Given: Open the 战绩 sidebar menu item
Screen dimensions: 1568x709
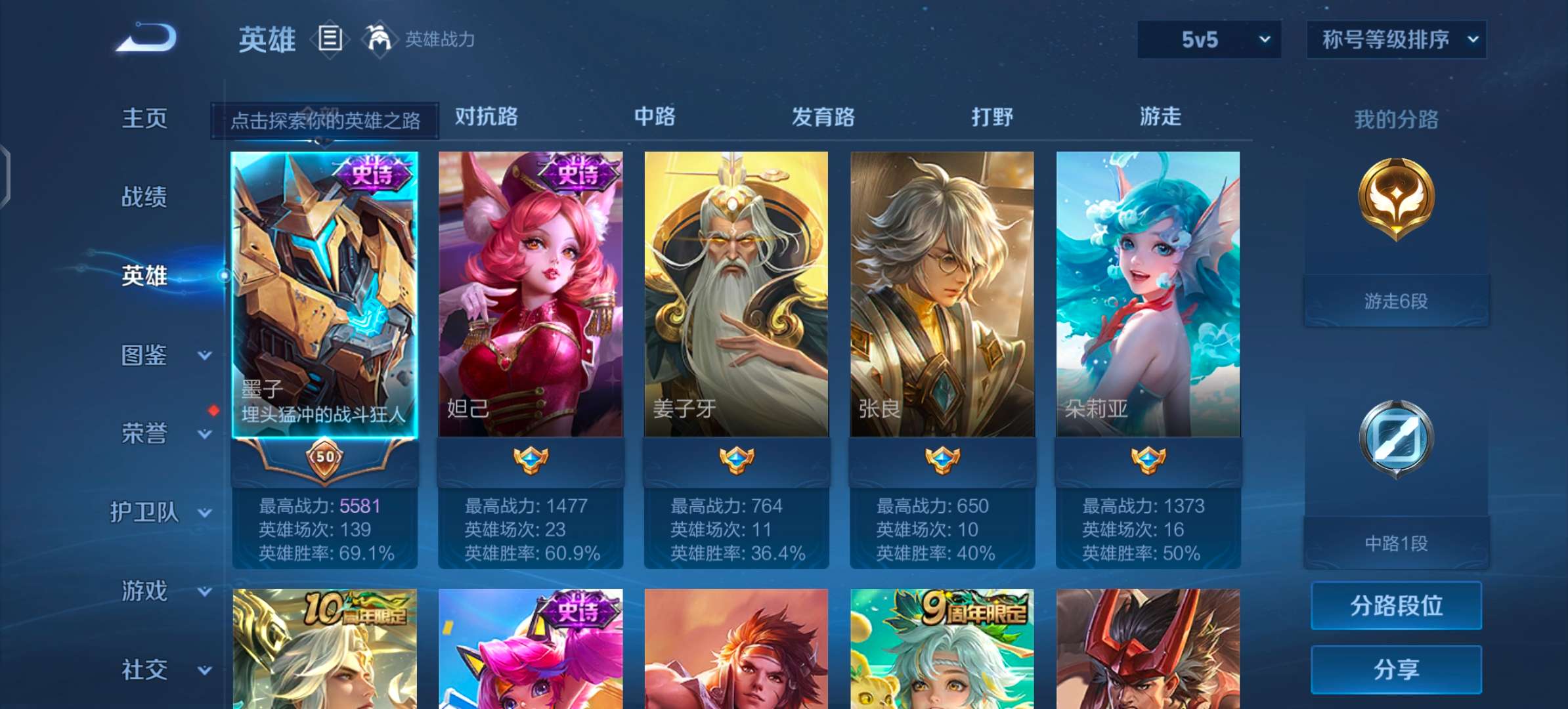Looking at the screenshot, I should point(146,197).
